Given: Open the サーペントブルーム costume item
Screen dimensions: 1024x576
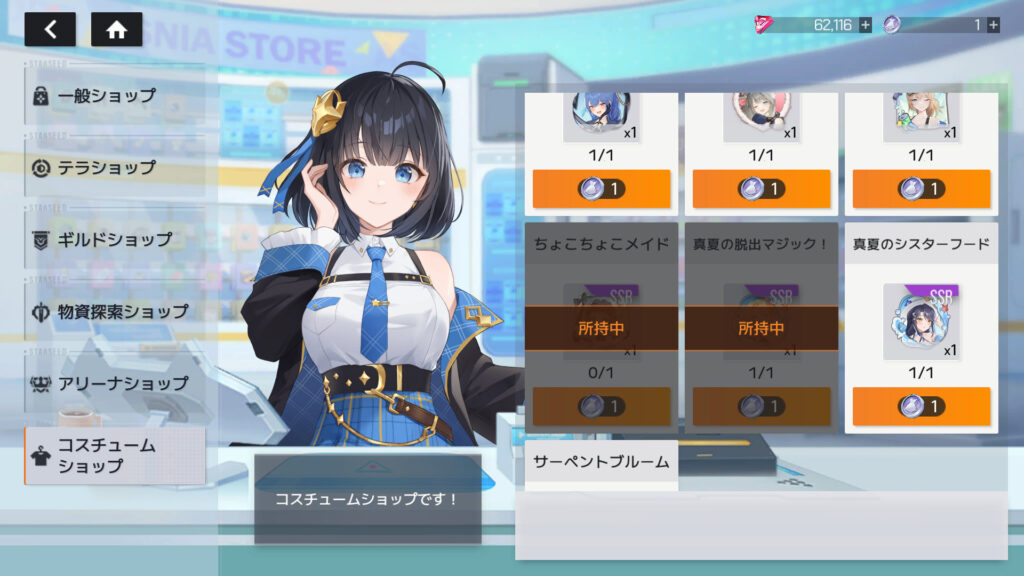Looking at the screenshot, I should (601, 464).
